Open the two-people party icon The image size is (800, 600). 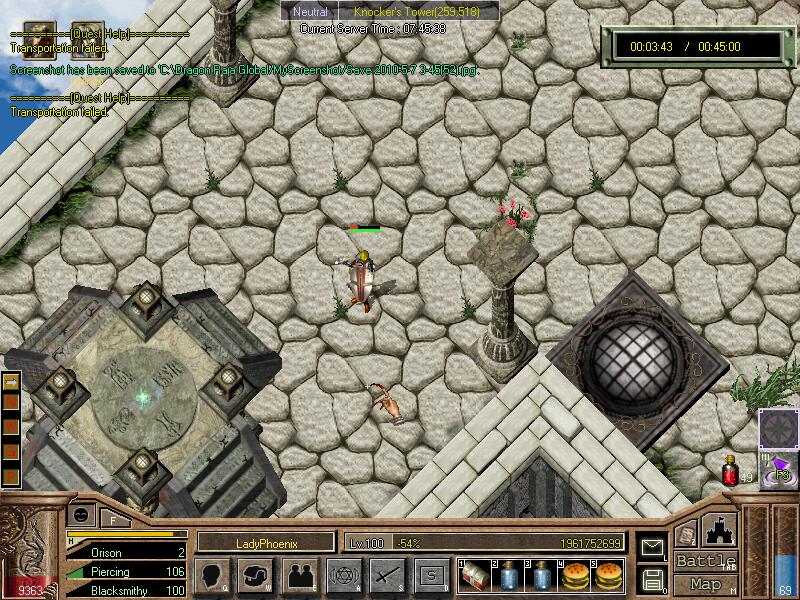tap(299, 575)
